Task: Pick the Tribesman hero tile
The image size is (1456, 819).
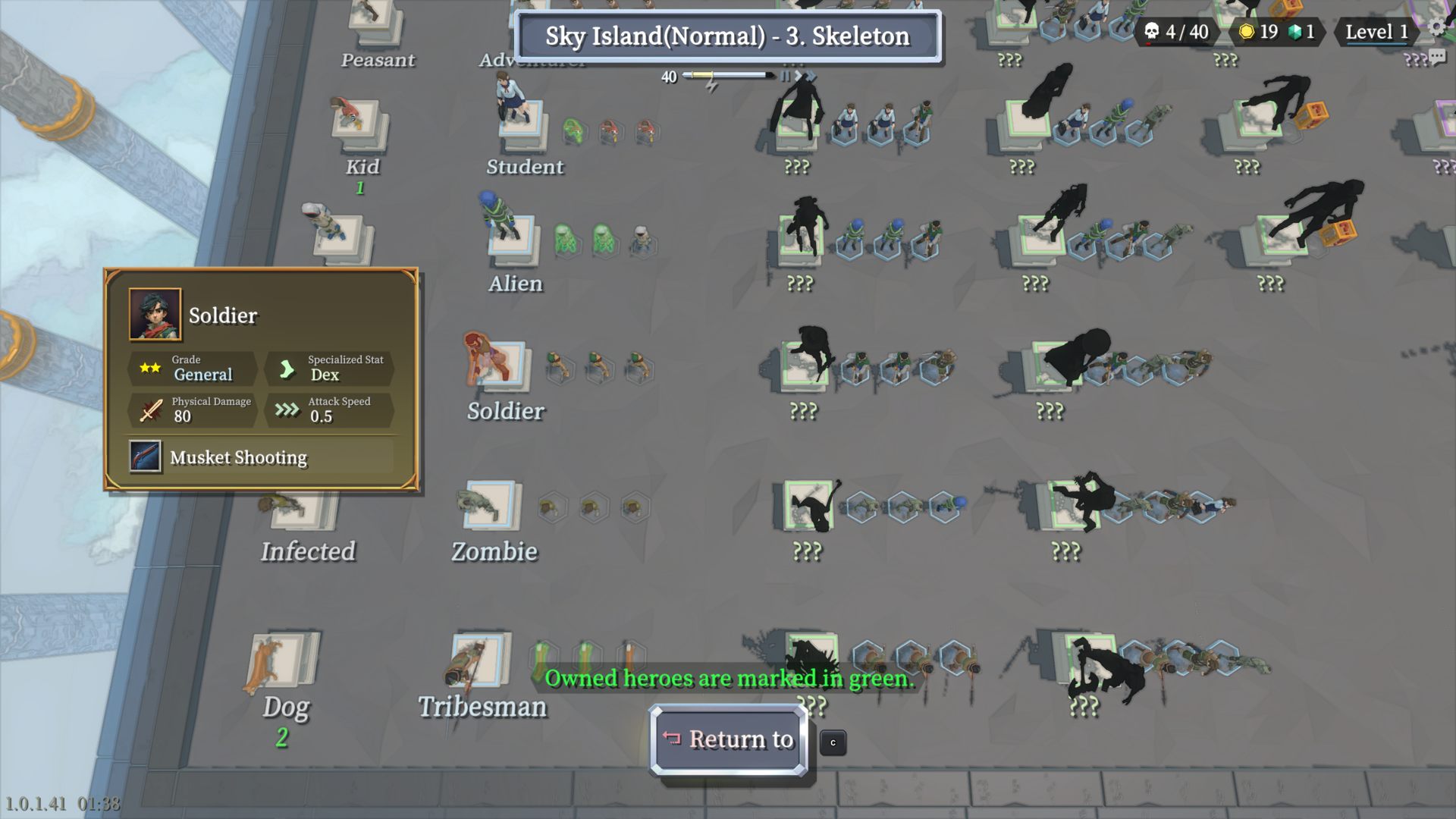Action: coord(478,658)
